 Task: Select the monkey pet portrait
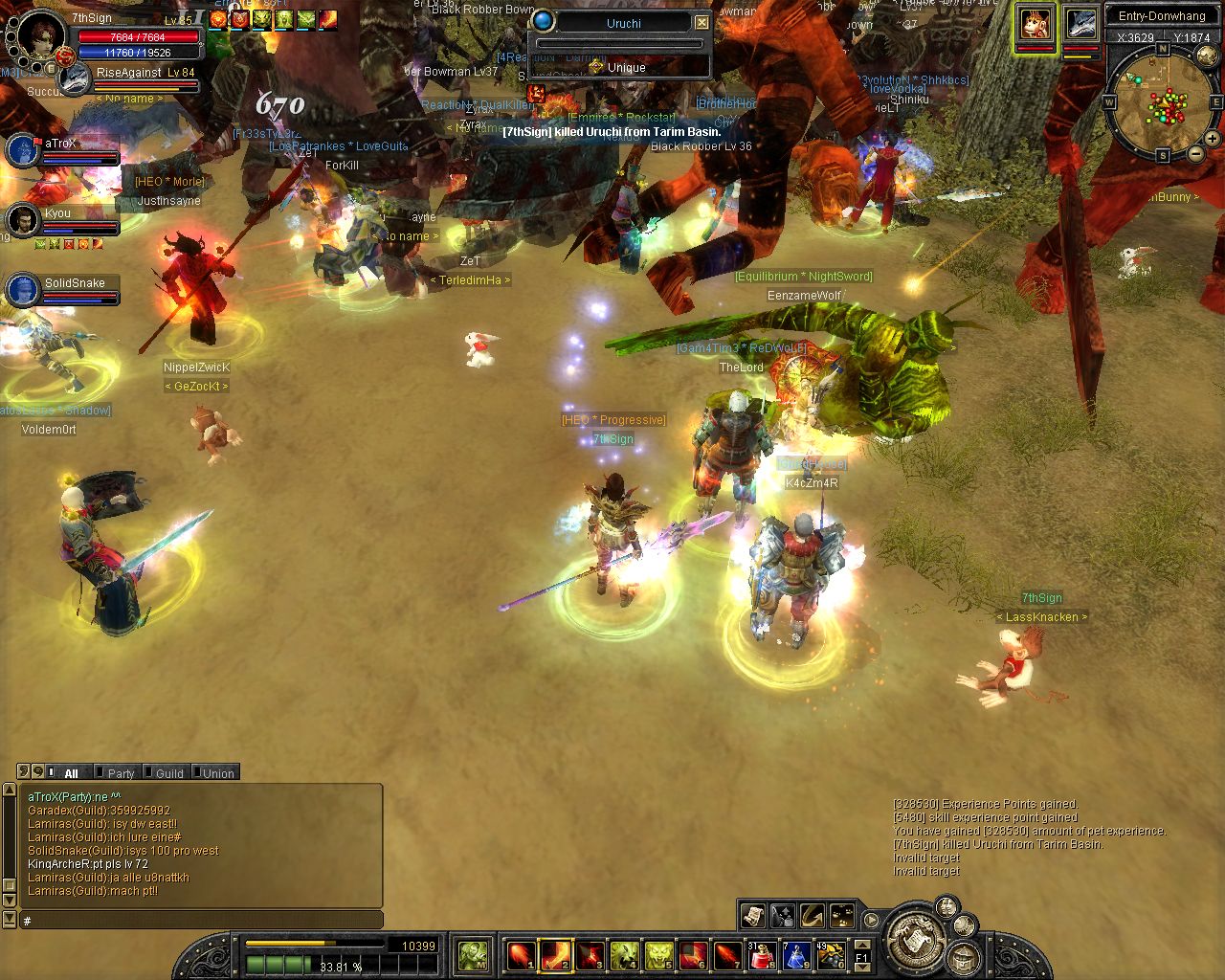click(x=1035, y=23)
